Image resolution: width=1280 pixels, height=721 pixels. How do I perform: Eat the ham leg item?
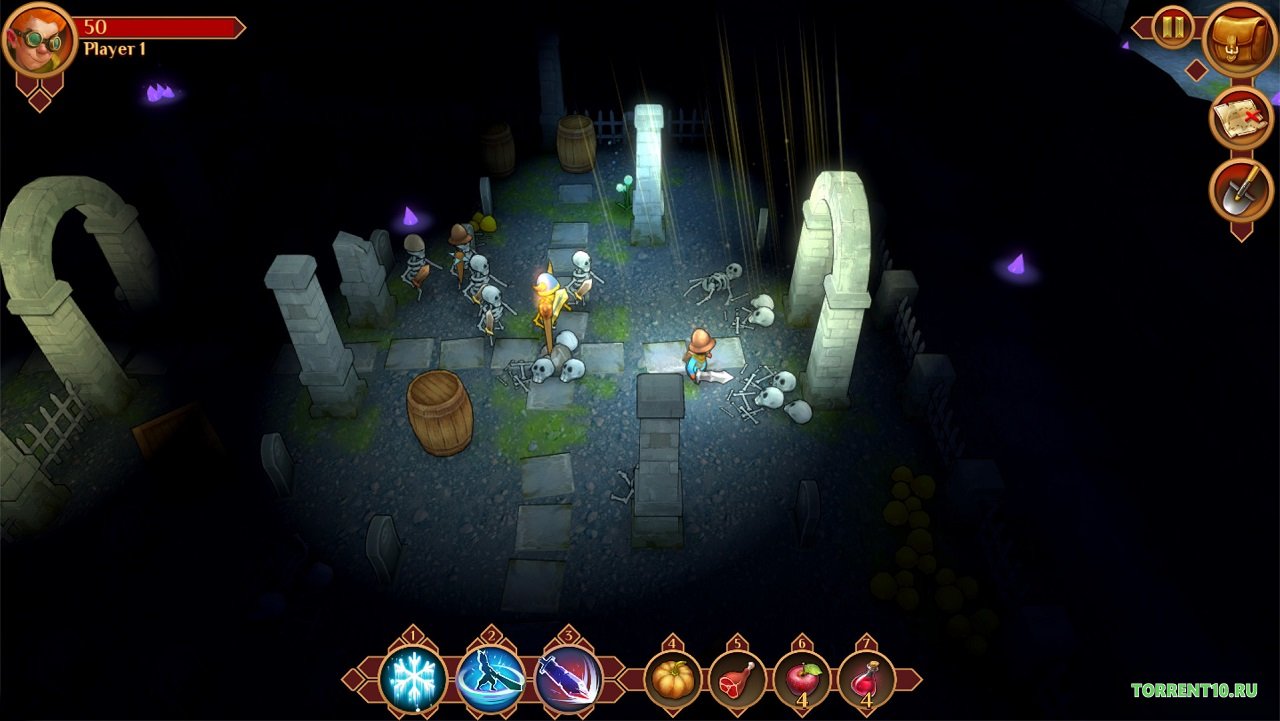(x=737, y=680)
